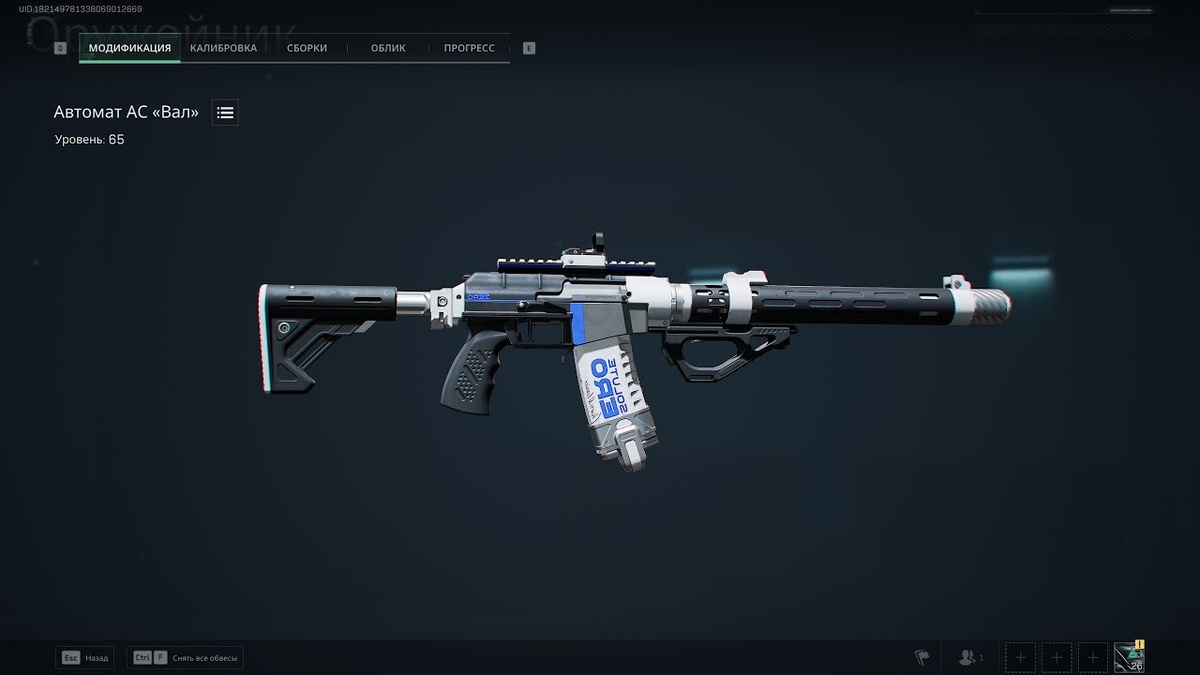Open the list icon beside the weapon name
This screenshot has height=675, width=1200.
(225, 113)
